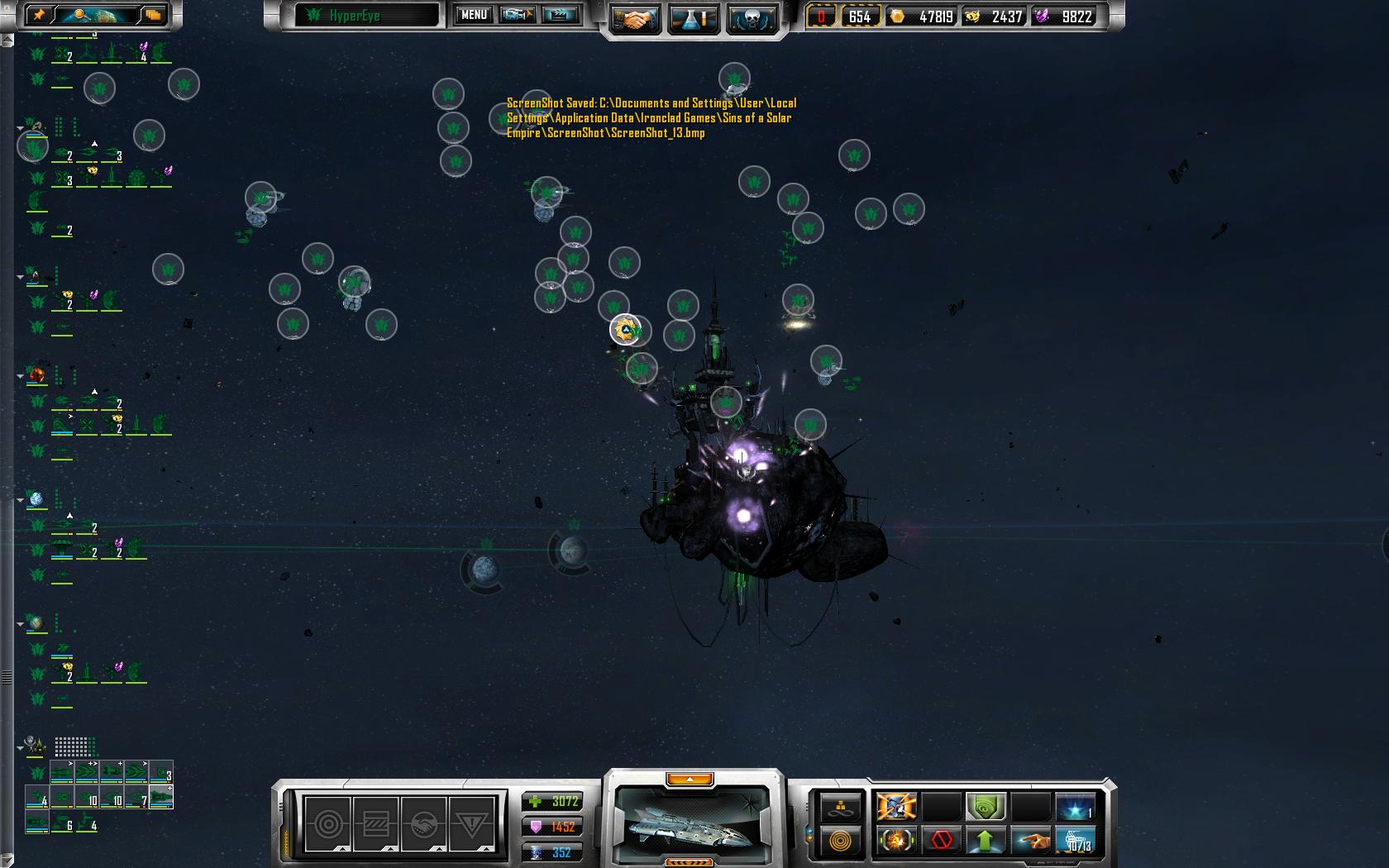Click the orange arrow above ship portrait
Image resolution: width=1389 pixels, height=868 pixels.
[689, 779]
